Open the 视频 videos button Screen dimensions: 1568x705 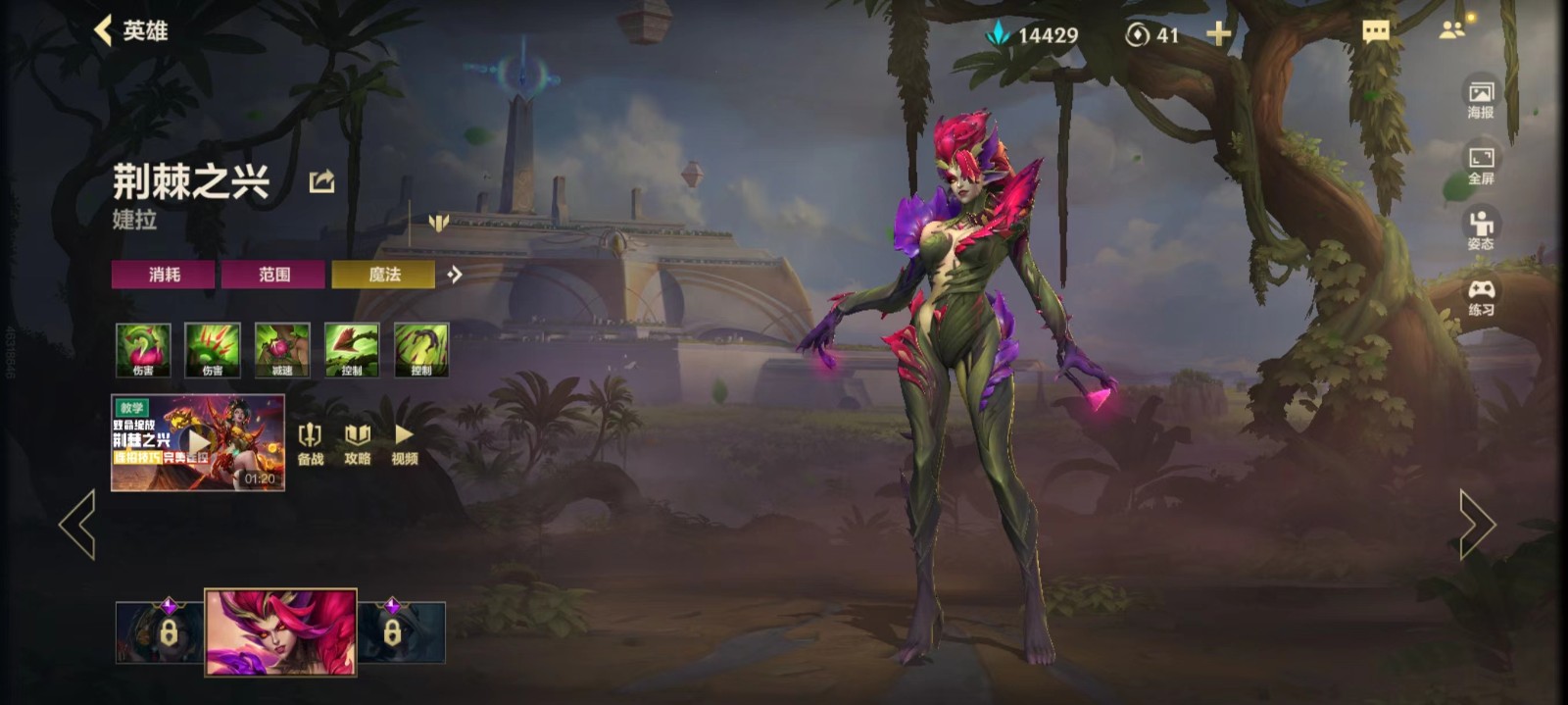pos(404,443)
